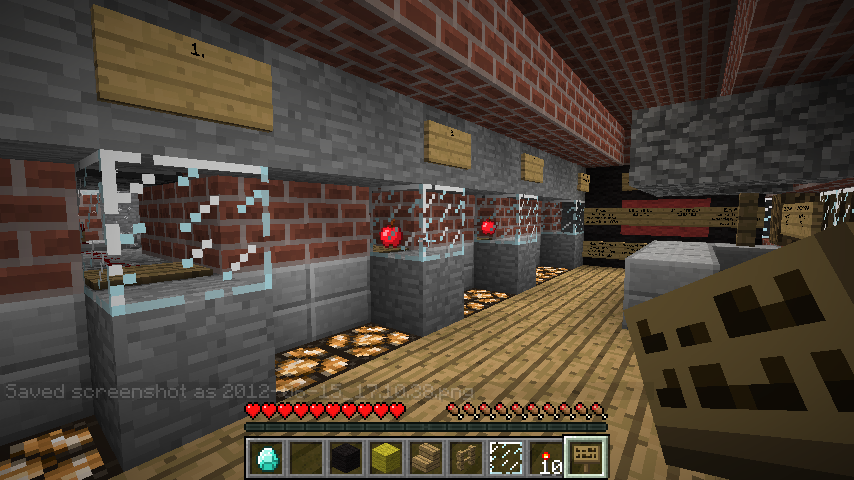Viewport: 854px width, 480px height.
Task: Select the black wool block slot
Action: (345, 458)
